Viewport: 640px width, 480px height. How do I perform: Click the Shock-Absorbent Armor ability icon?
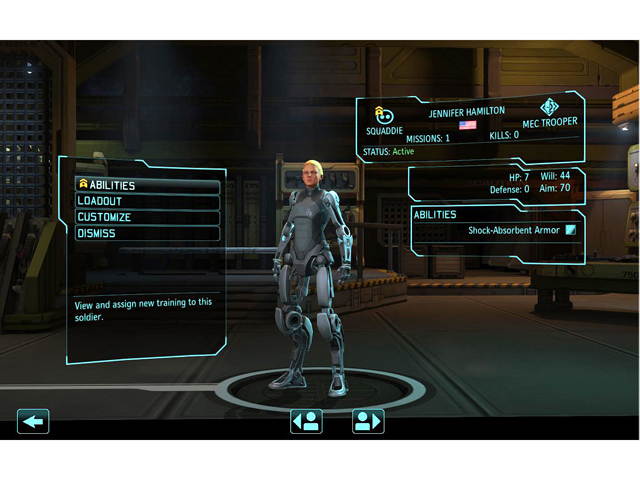tap(570, 230)
